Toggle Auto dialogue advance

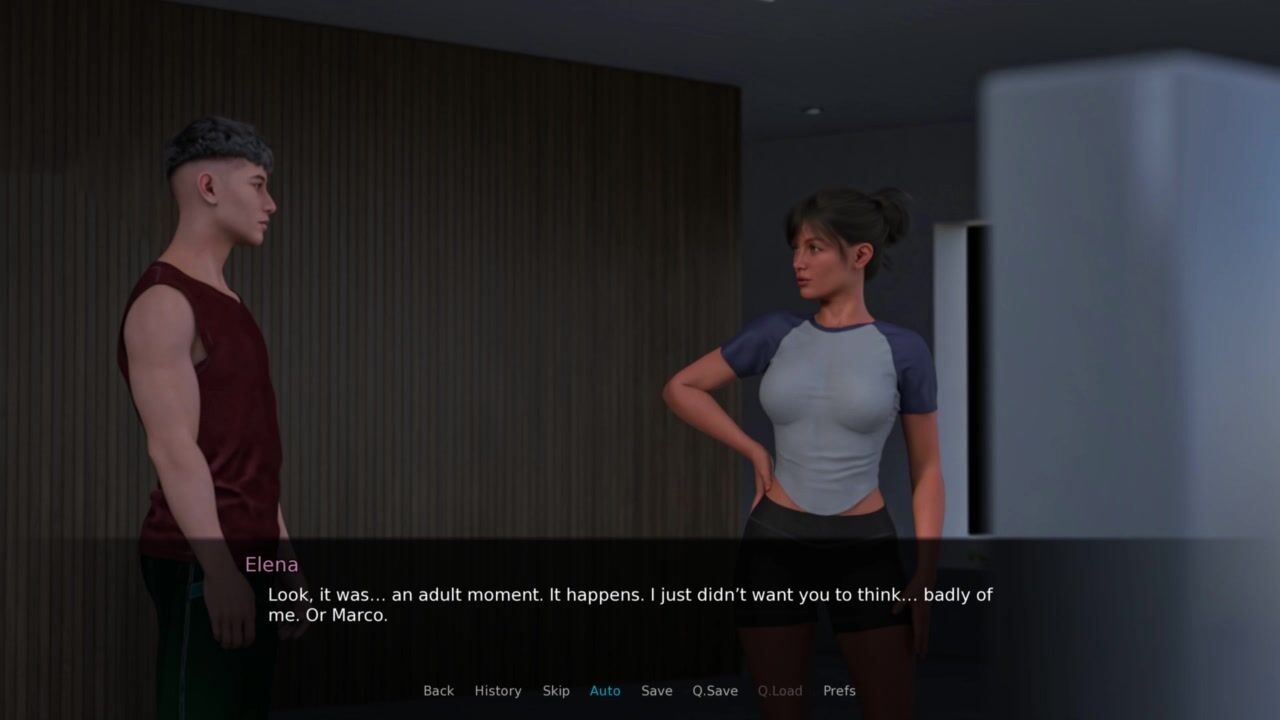click(x=605, y=691)
